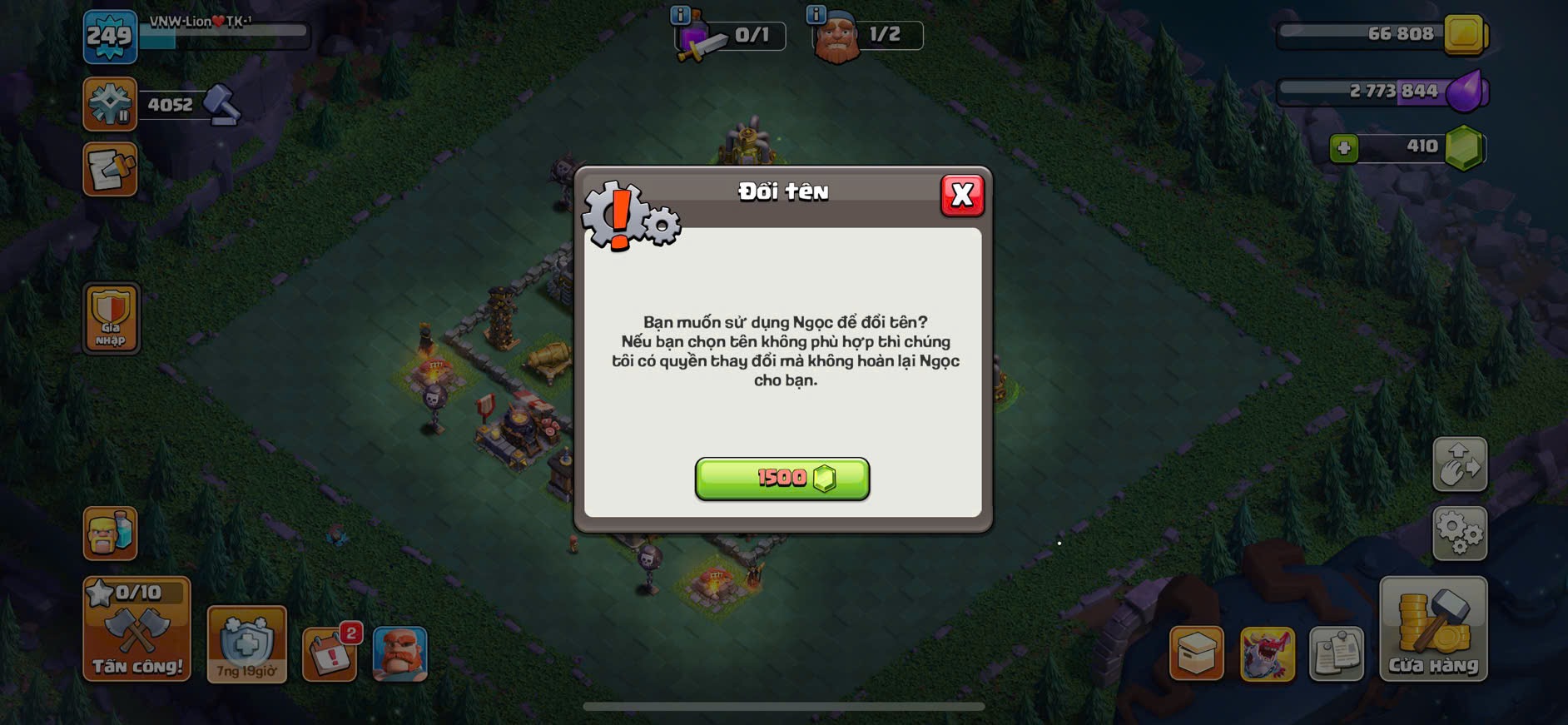The width and height of the screenshot is (1568, 725).
Task: Open the notes clipboard button
Action: click(1337, 653)
